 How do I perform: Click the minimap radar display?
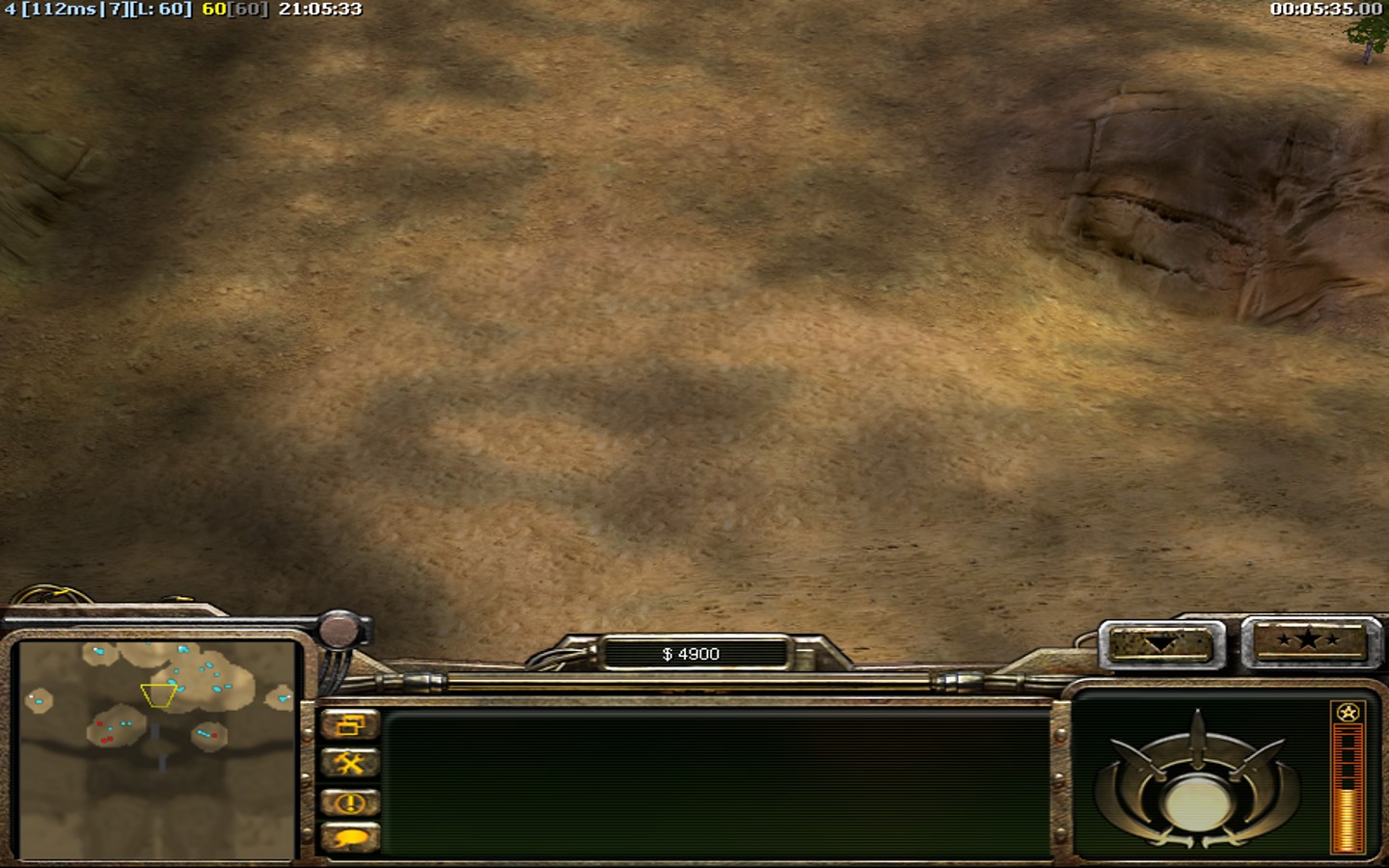tap(157, 749)
